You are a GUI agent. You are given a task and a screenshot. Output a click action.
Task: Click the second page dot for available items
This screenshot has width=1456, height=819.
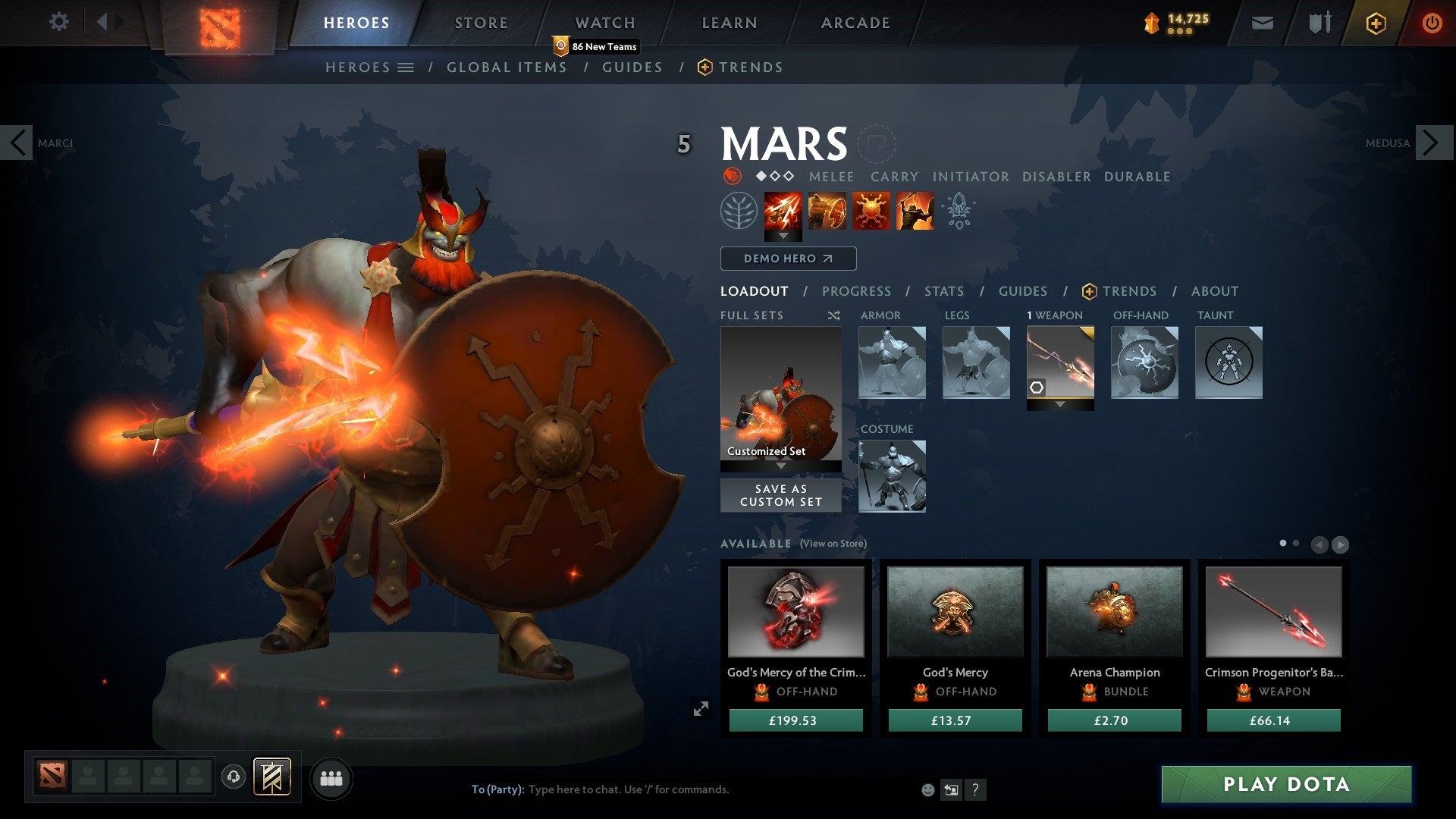click(1297, 544)
